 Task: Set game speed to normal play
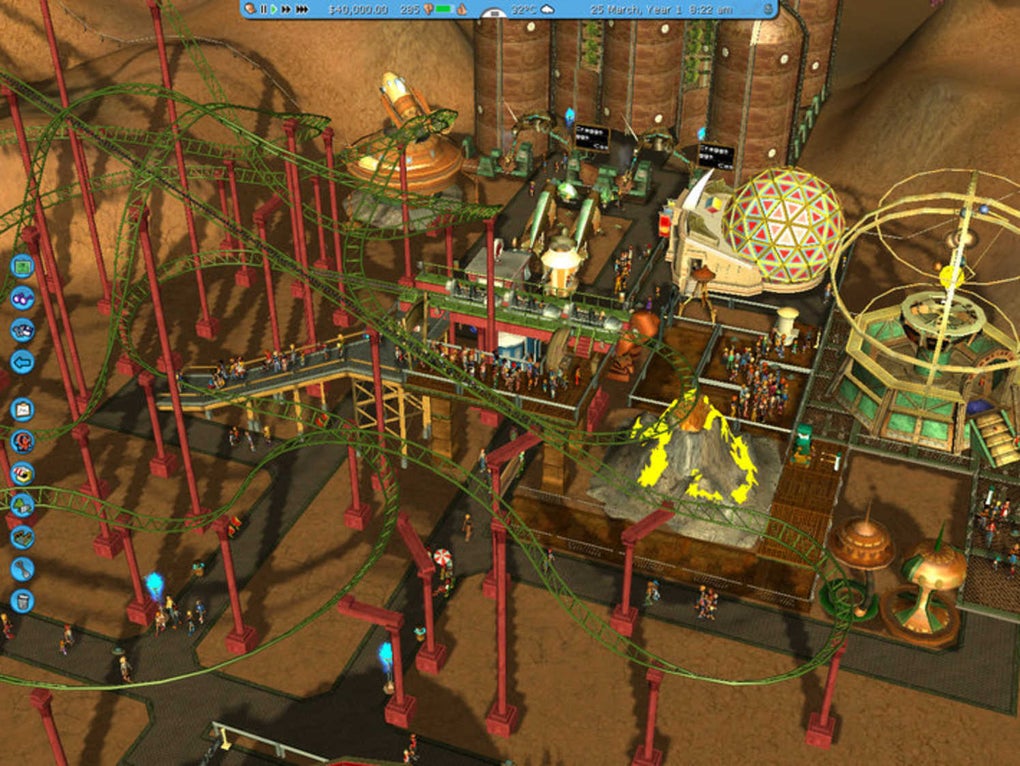(x=275, y=9)
